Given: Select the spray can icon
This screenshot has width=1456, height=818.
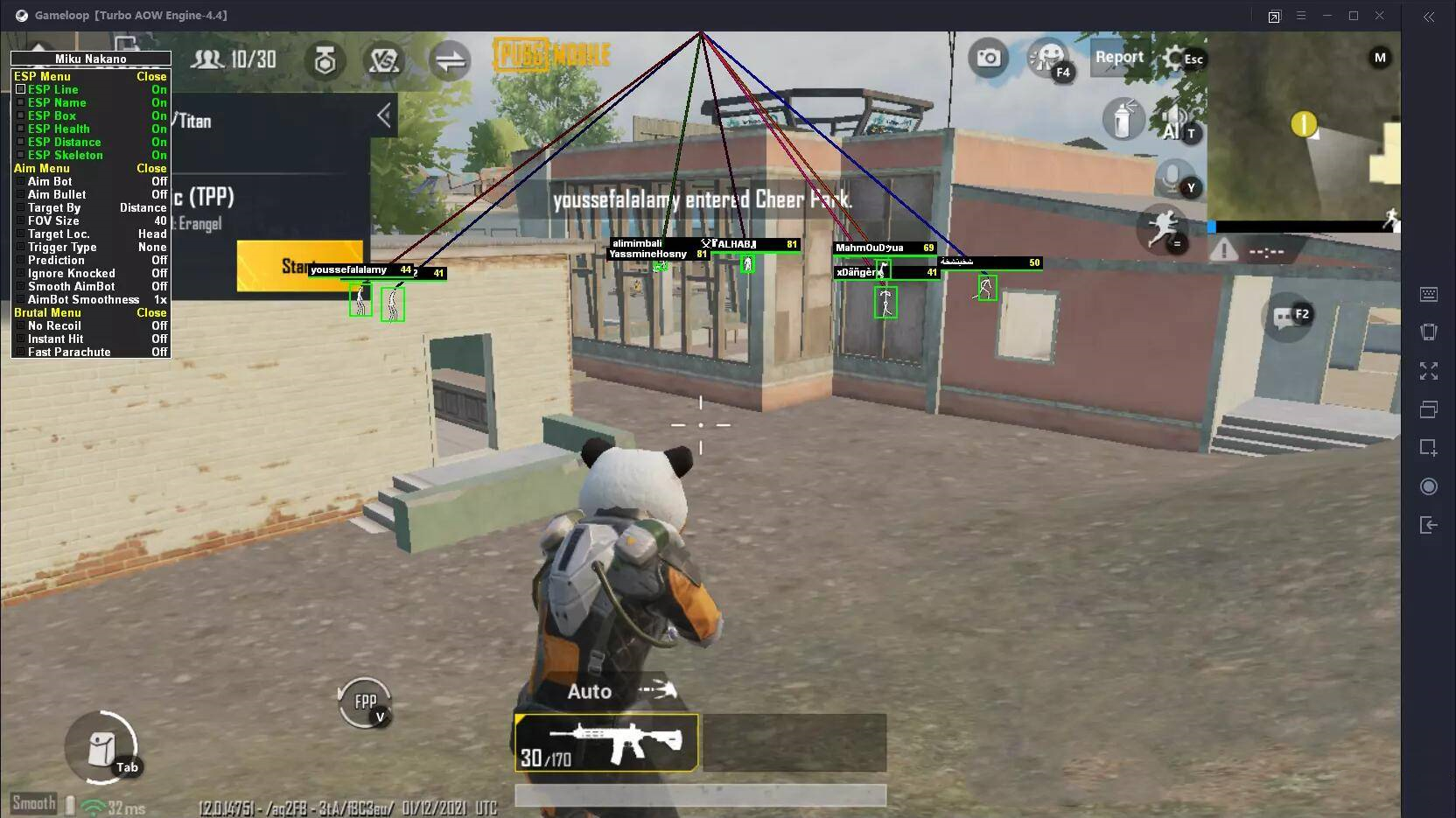Looking at the screenshot, I should [1122, 119].
